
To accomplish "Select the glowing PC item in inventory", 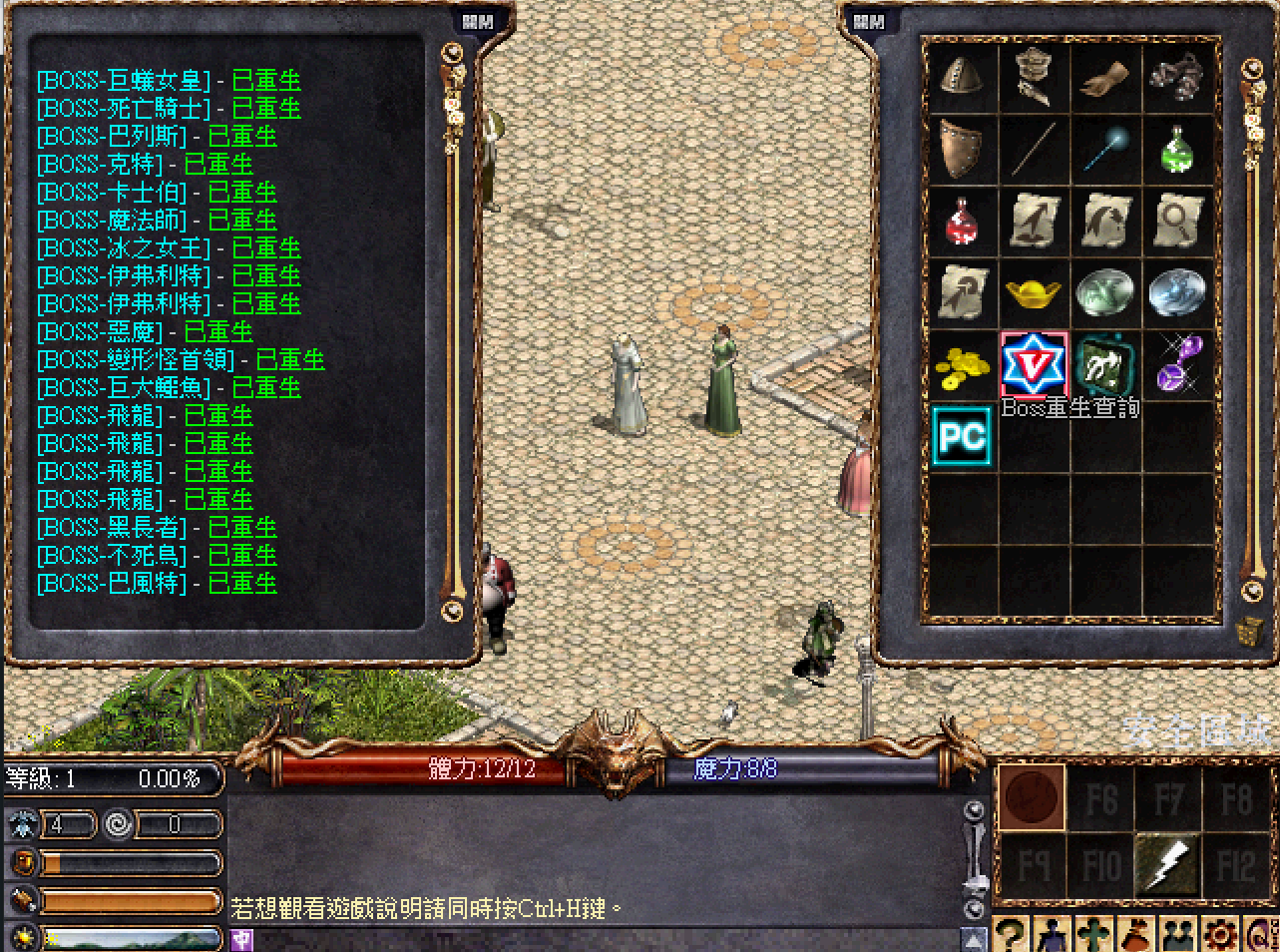I will click(961, 436).
